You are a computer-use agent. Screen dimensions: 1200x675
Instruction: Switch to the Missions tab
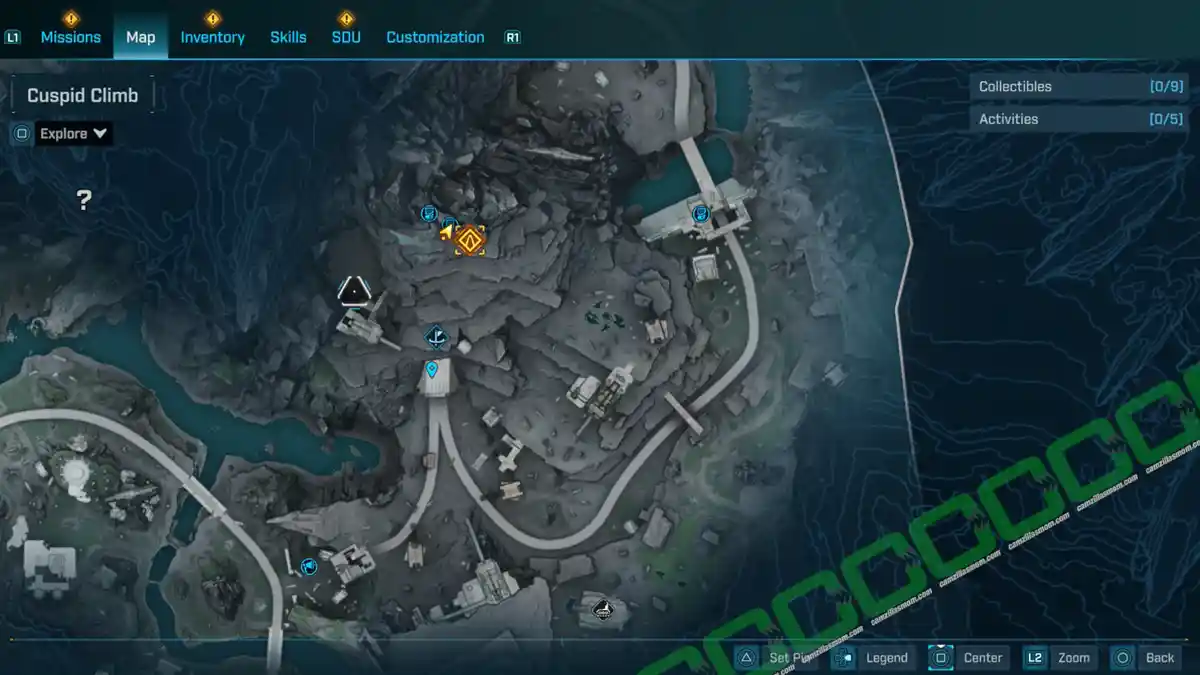tap(70, 37)
